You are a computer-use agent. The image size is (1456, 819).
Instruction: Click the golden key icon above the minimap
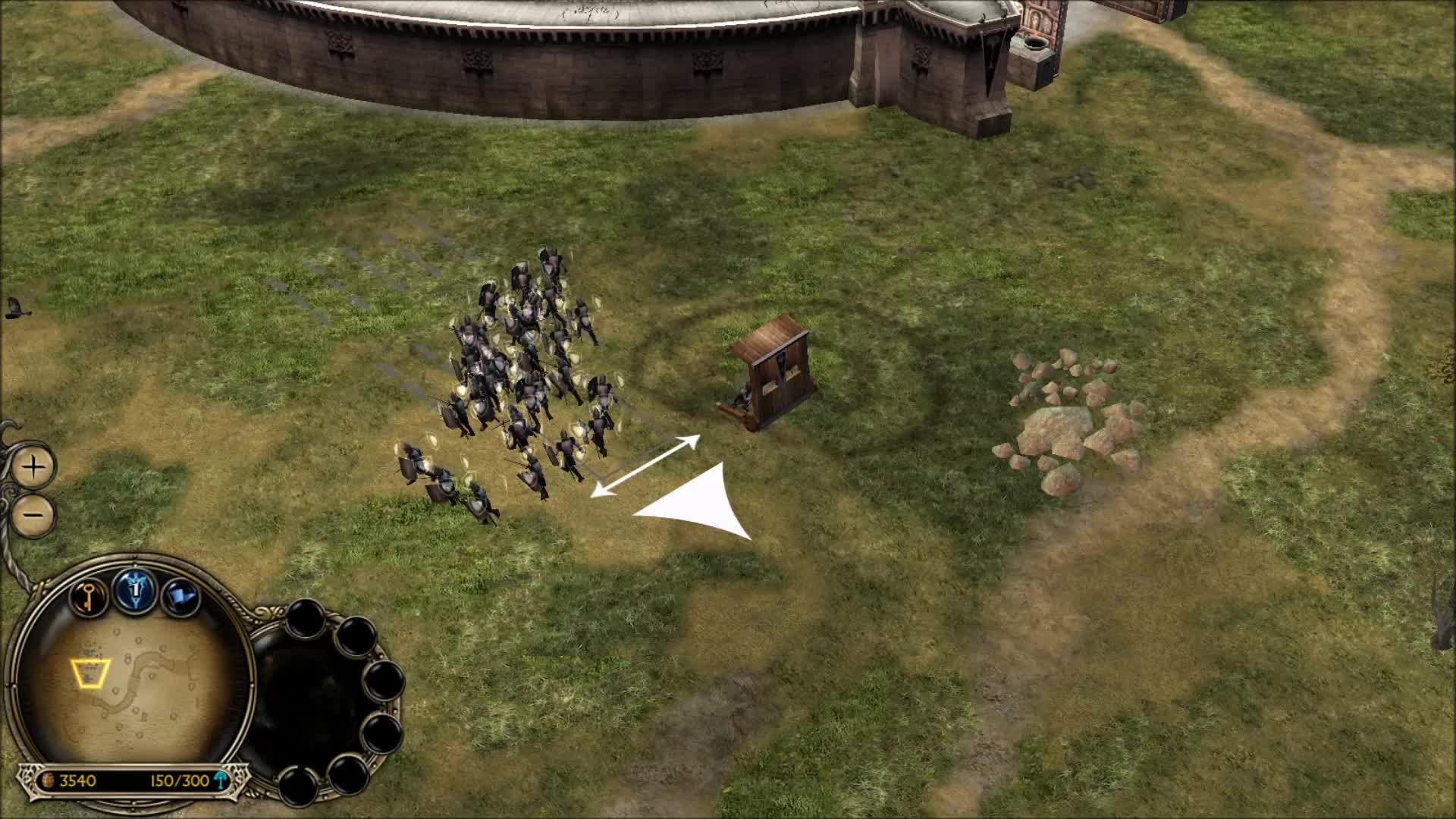pyautogui.click(x=87, y=598)
